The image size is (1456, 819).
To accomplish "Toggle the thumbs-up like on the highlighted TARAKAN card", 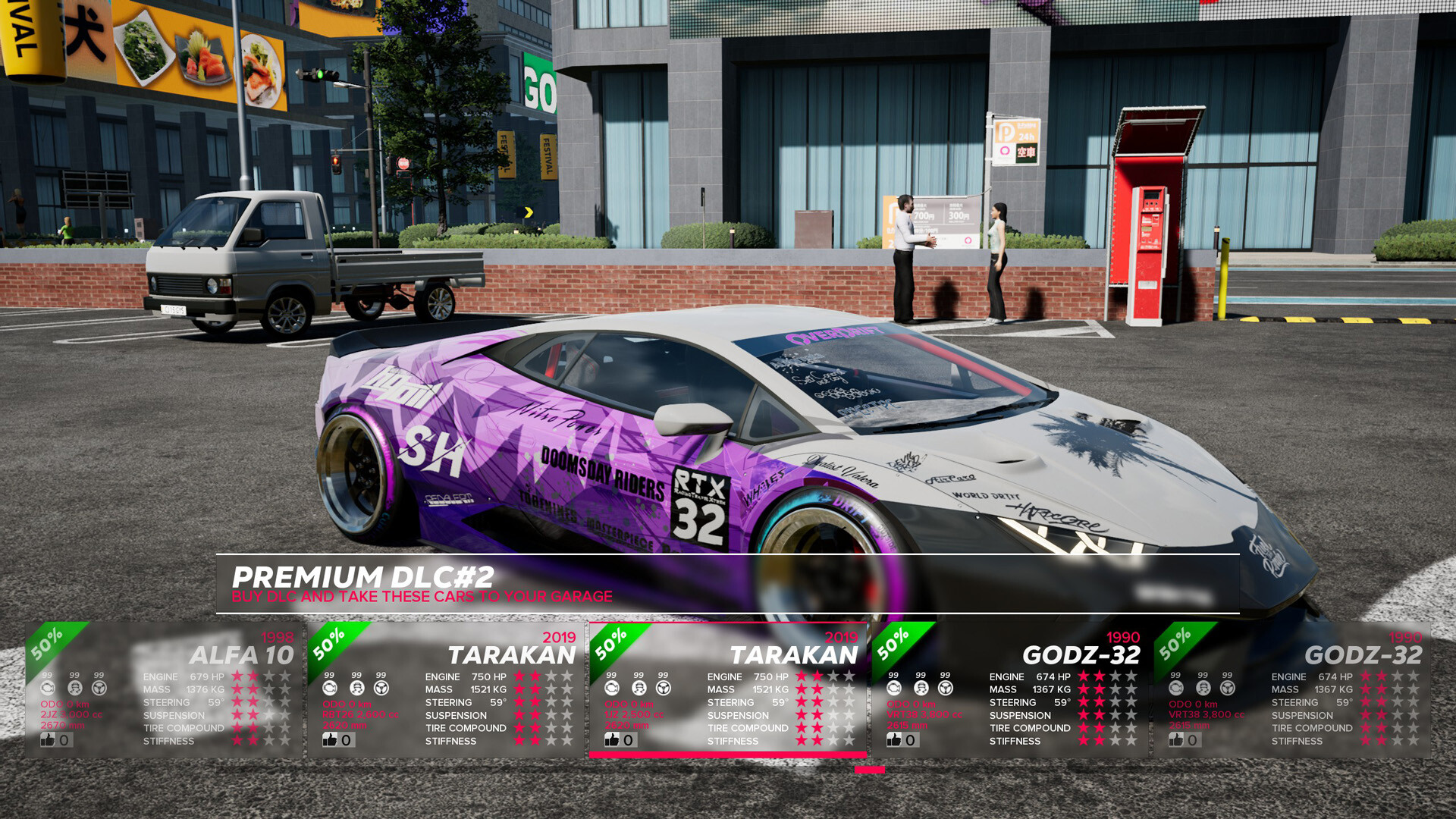I will (610, 739).
